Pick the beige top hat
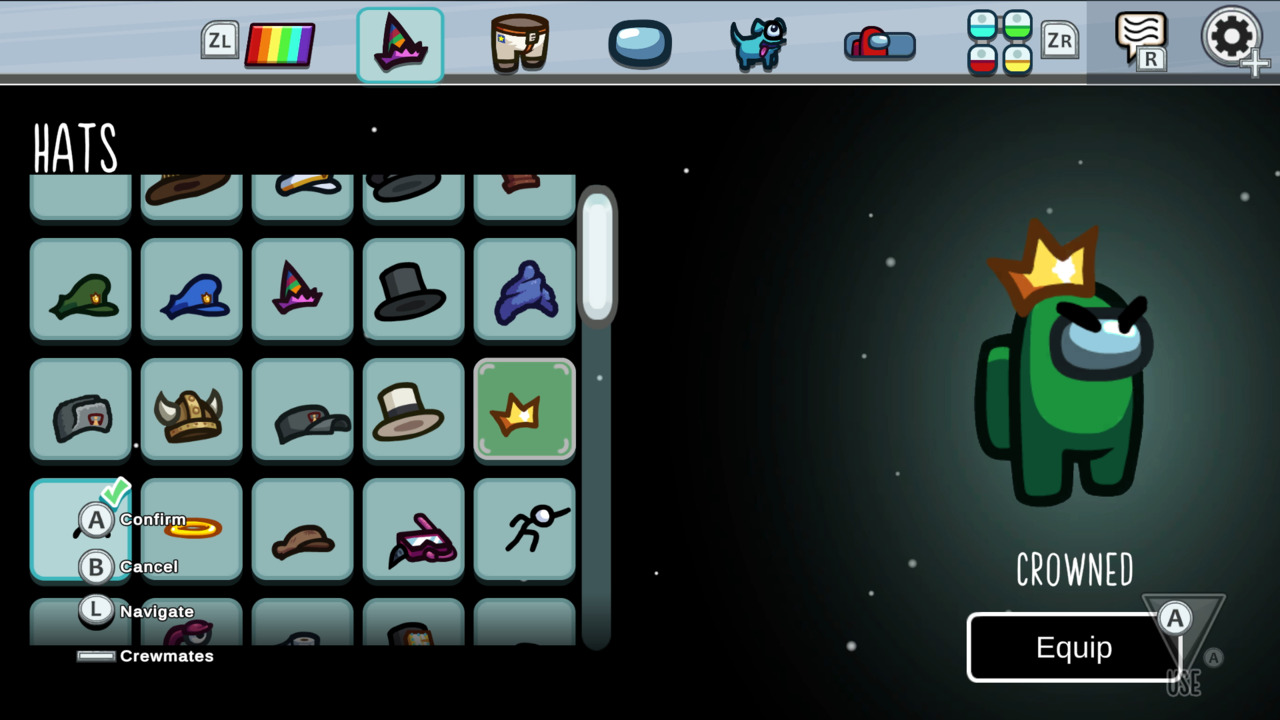The image size is (1280, 720). coord(413,410)
